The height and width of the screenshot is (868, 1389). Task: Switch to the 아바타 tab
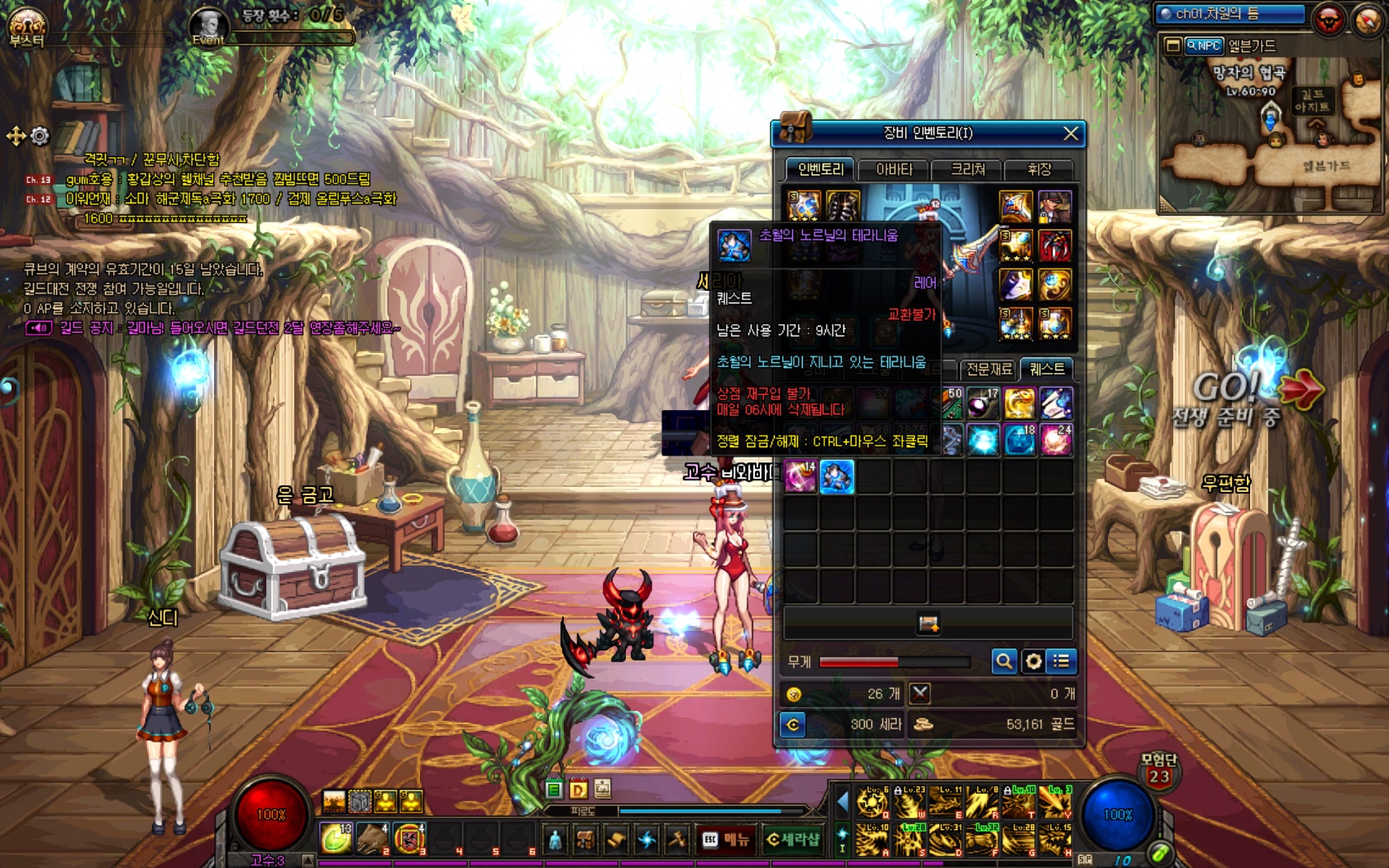point(894,169)
